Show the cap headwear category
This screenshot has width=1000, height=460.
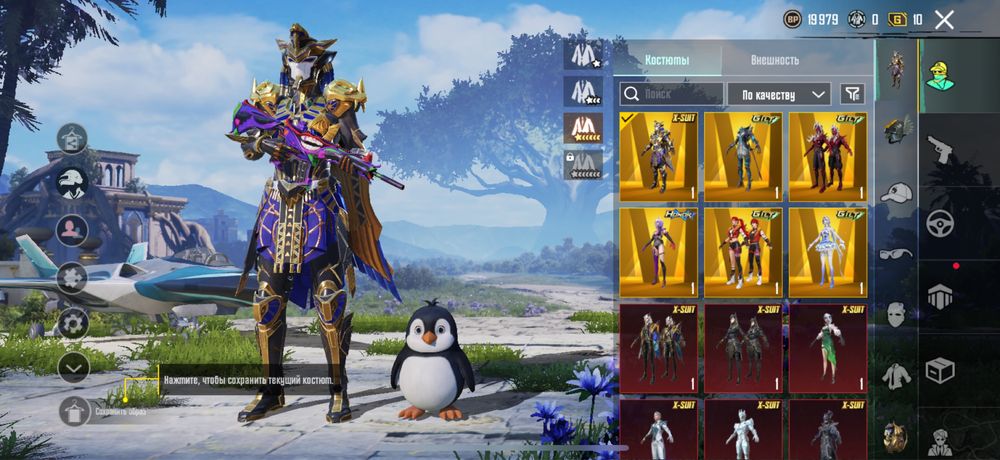[896, 191]
